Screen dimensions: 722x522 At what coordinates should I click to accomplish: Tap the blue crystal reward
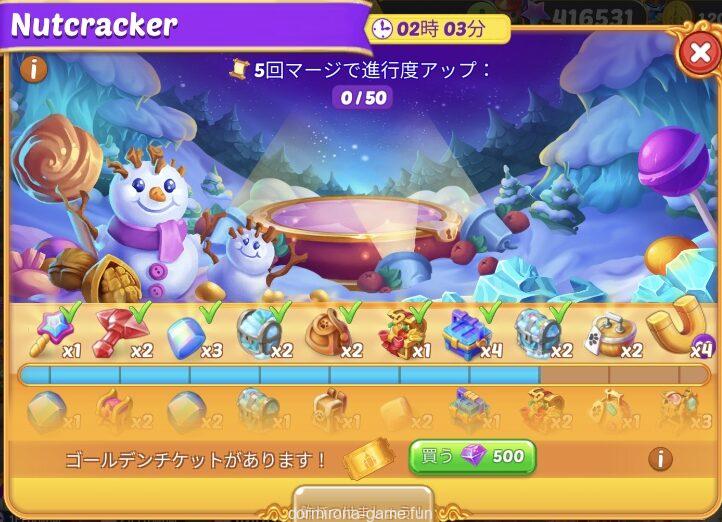point(187,331)
